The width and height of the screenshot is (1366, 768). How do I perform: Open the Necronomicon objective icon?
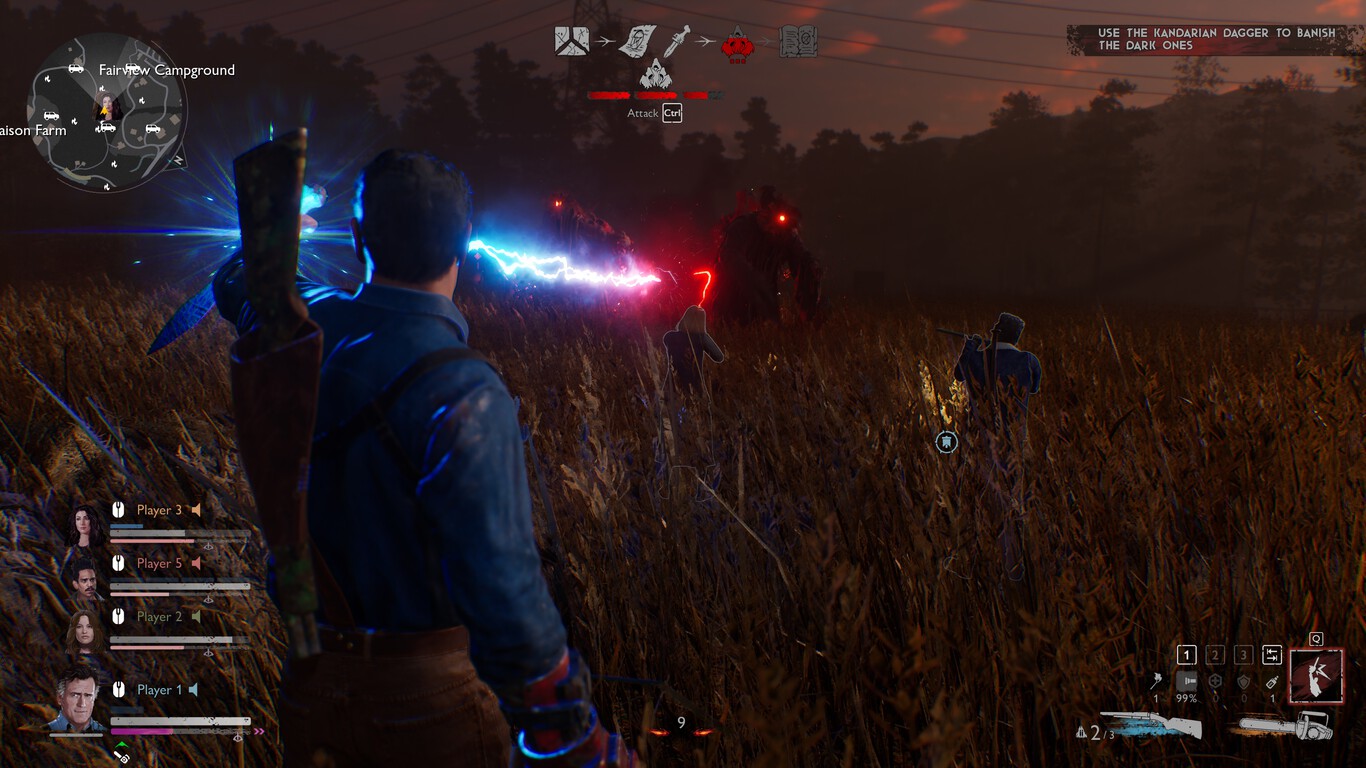(x=799, y=42)
